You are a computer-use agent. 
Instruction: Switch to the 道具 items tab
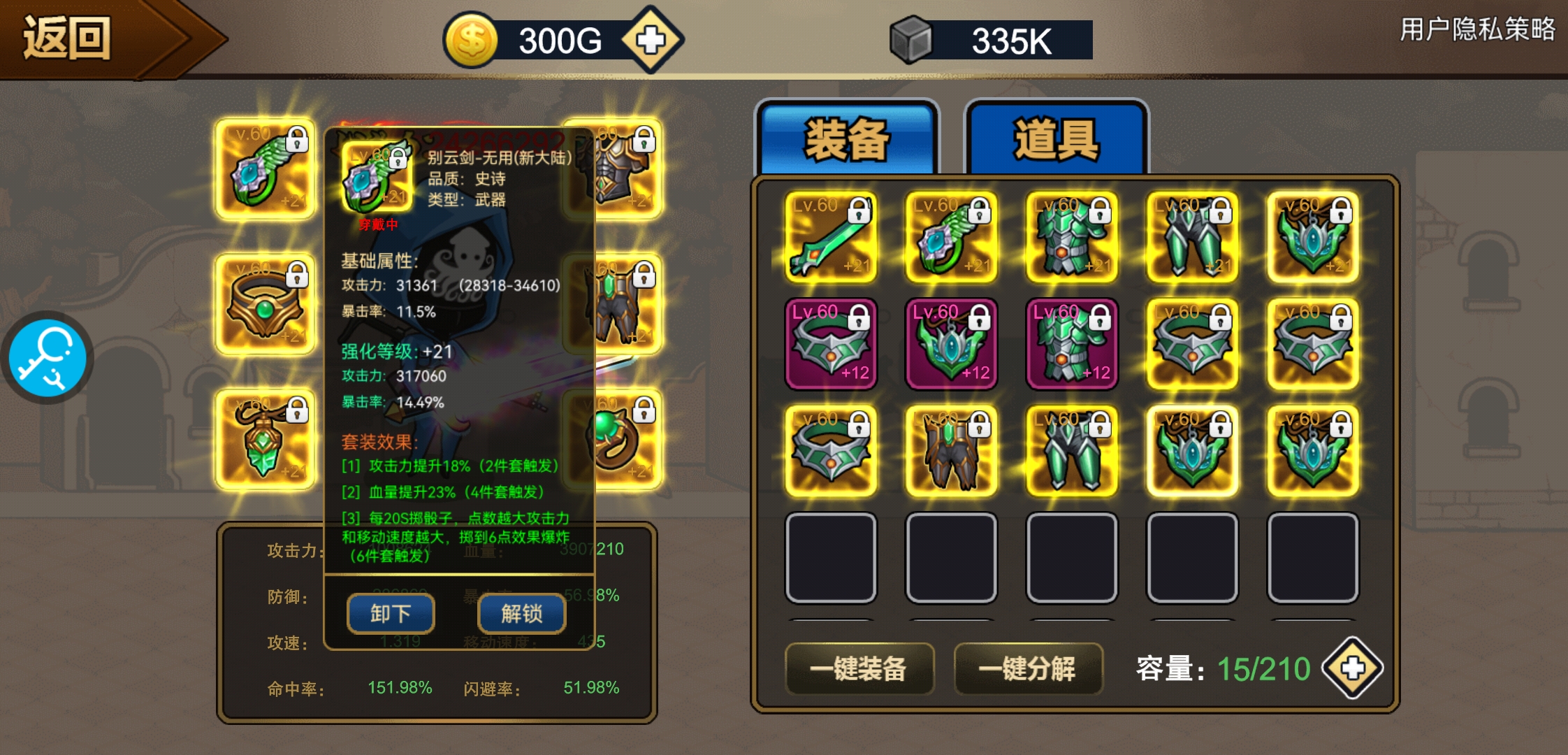[x=1056, y=138]
